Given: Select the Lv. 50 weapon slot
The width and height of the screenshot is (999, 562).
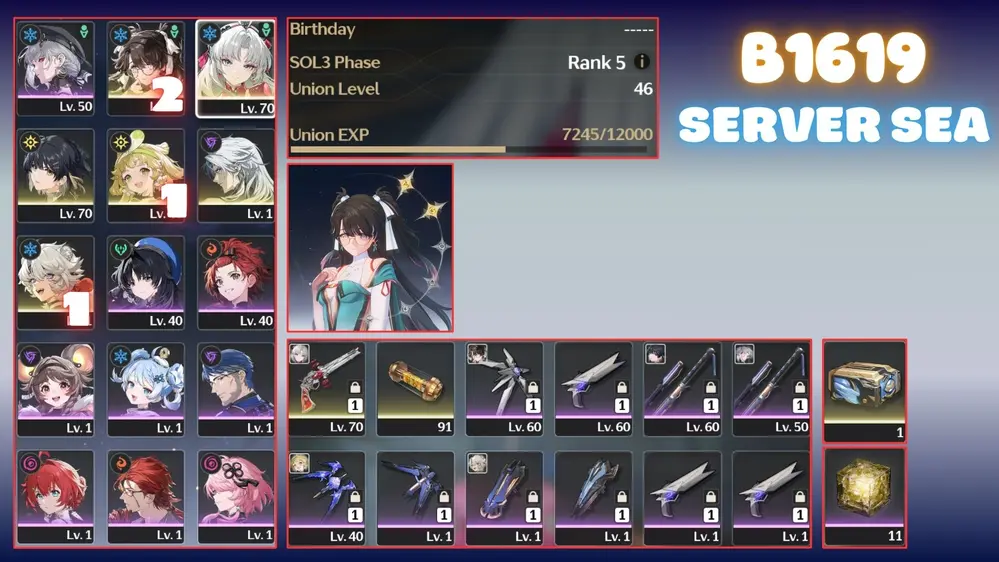Looking at the screenshot, I should pyautogui.click(x=771, y=389).
